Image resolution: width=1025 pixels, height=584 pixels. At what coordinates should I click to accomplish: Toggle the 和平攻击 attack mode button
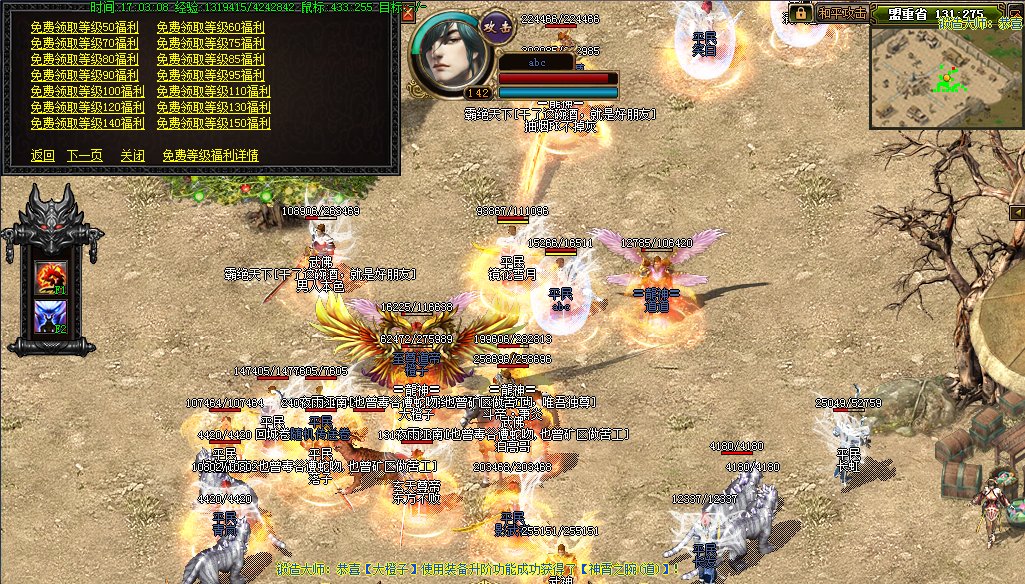pyautogui.click(x=840, y=14)
